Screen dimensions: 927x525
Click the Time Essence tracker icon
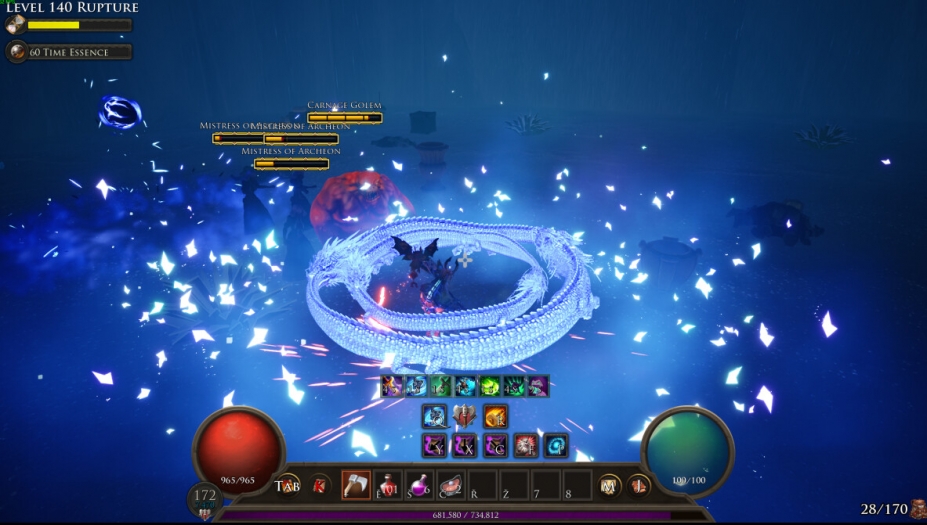(x=16, y=52)
